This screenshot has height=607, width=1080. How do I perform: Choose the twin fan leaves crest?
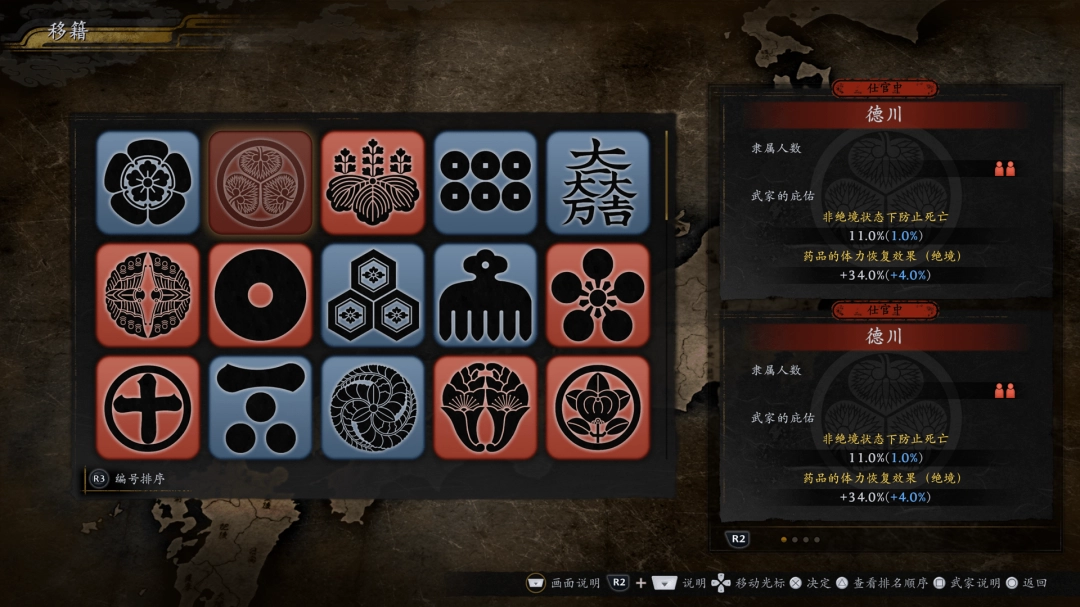[485, 407]
